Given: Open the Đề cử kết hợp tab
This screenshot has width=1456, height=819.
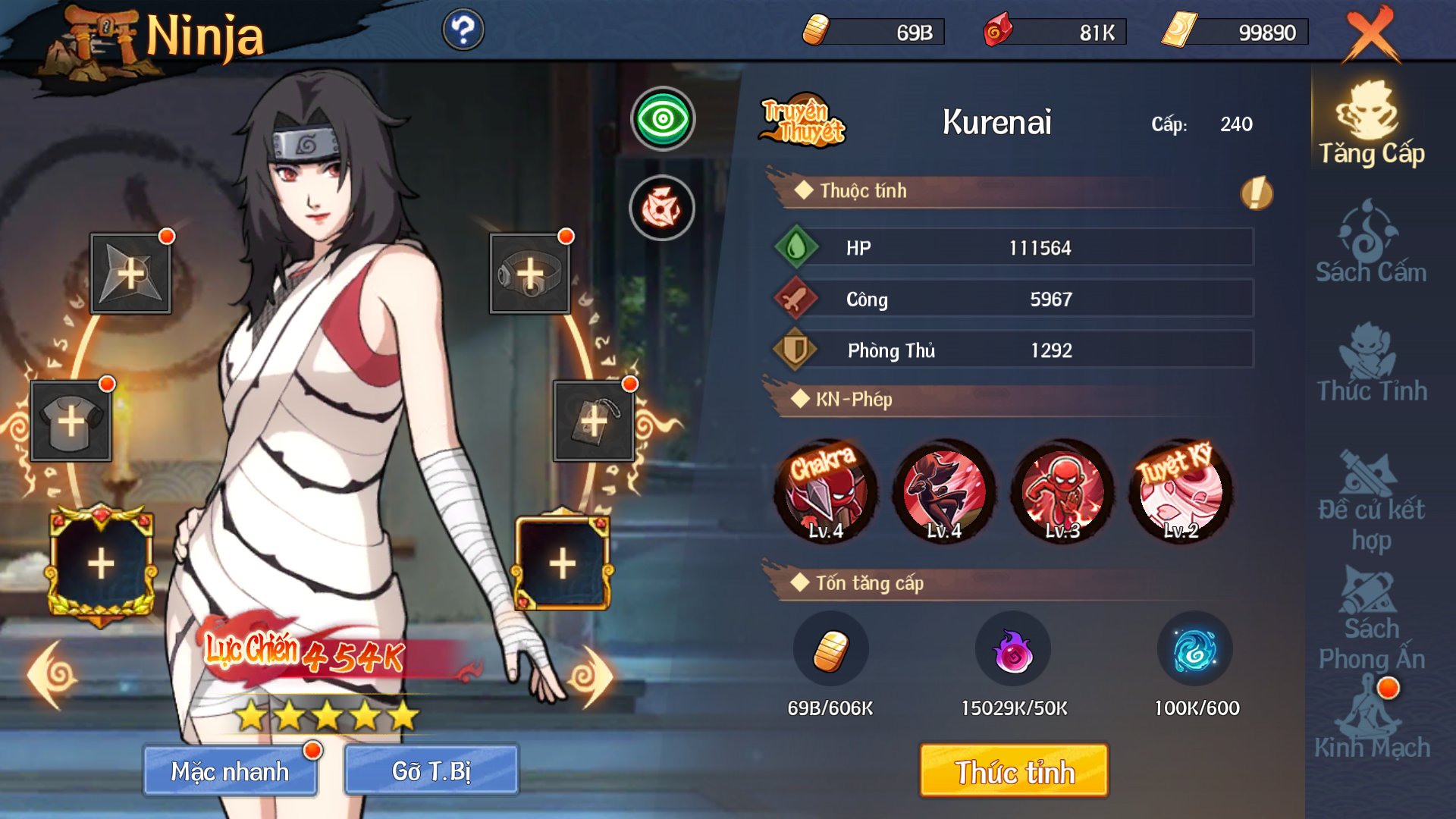Looking at the screenshot, I should tap(1371, 500).
